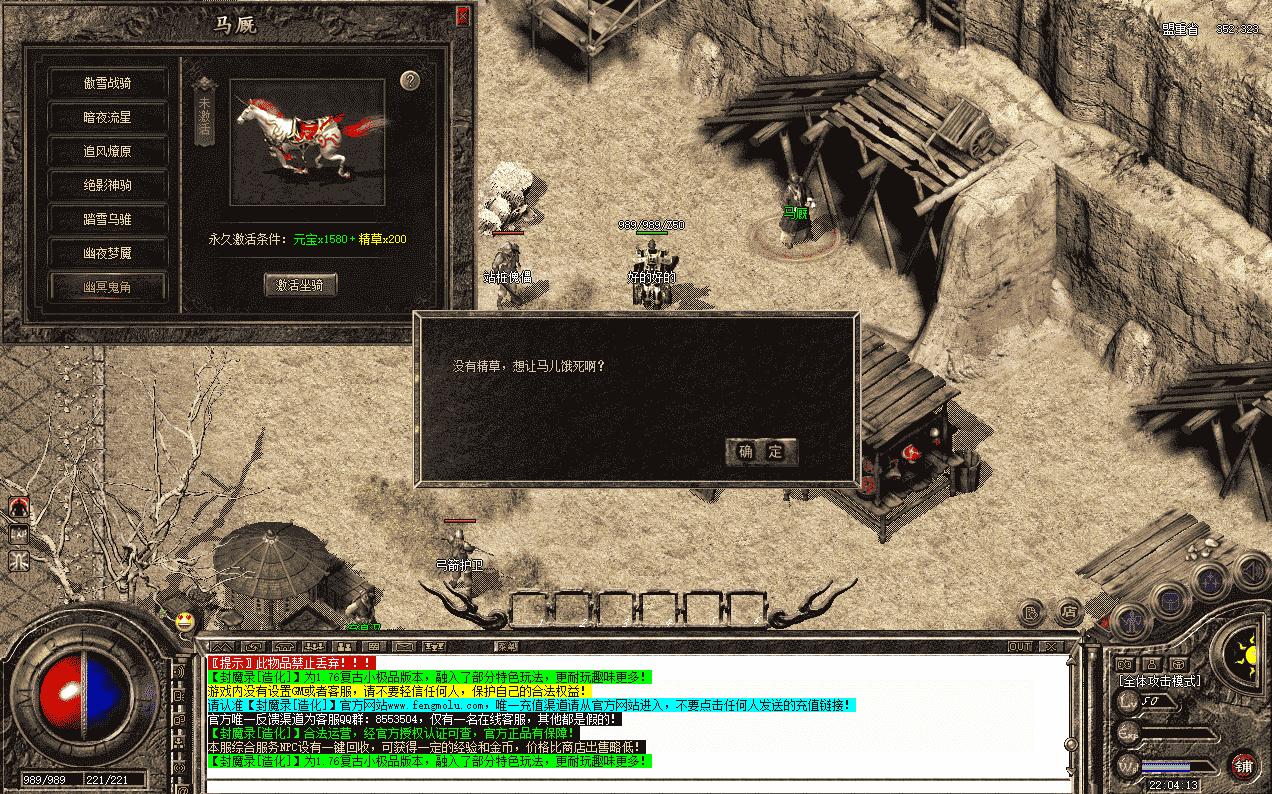The height and width of the screenshot is (794, 1272).
Task: Open the smiley emoji face icon
Action: coord(184,621)
